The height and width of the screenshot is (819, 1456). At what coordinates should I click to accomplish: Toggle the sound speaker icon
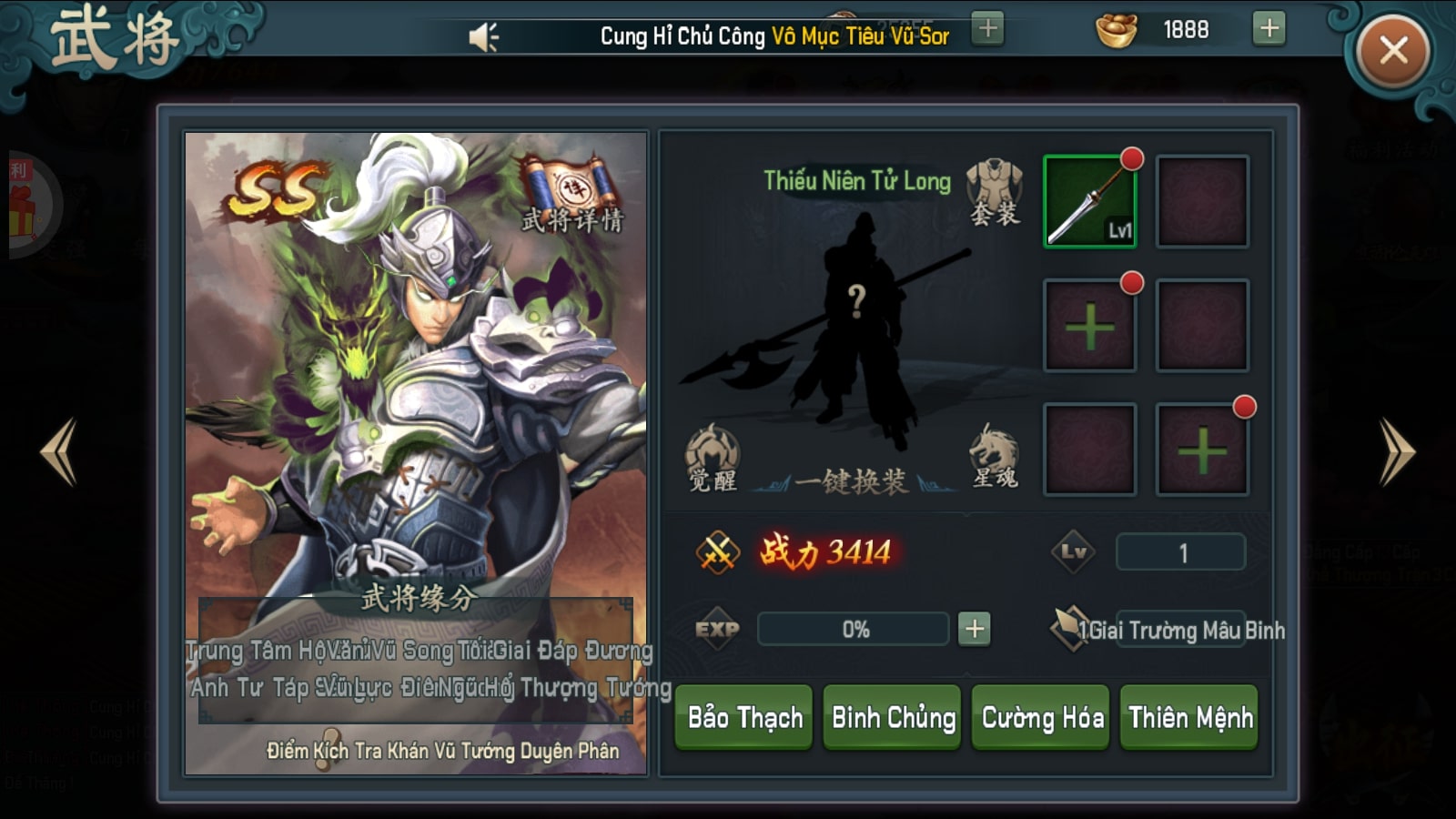click(483, 37)
